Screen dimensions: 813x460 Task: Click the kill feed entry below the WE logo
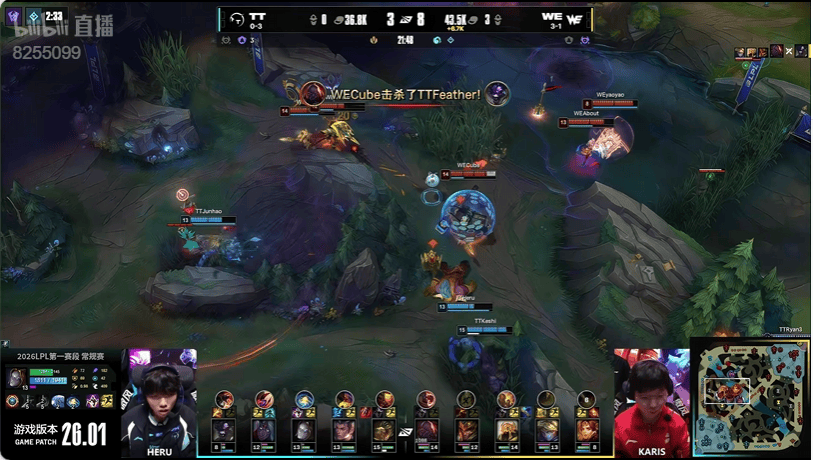click(771, 51)
